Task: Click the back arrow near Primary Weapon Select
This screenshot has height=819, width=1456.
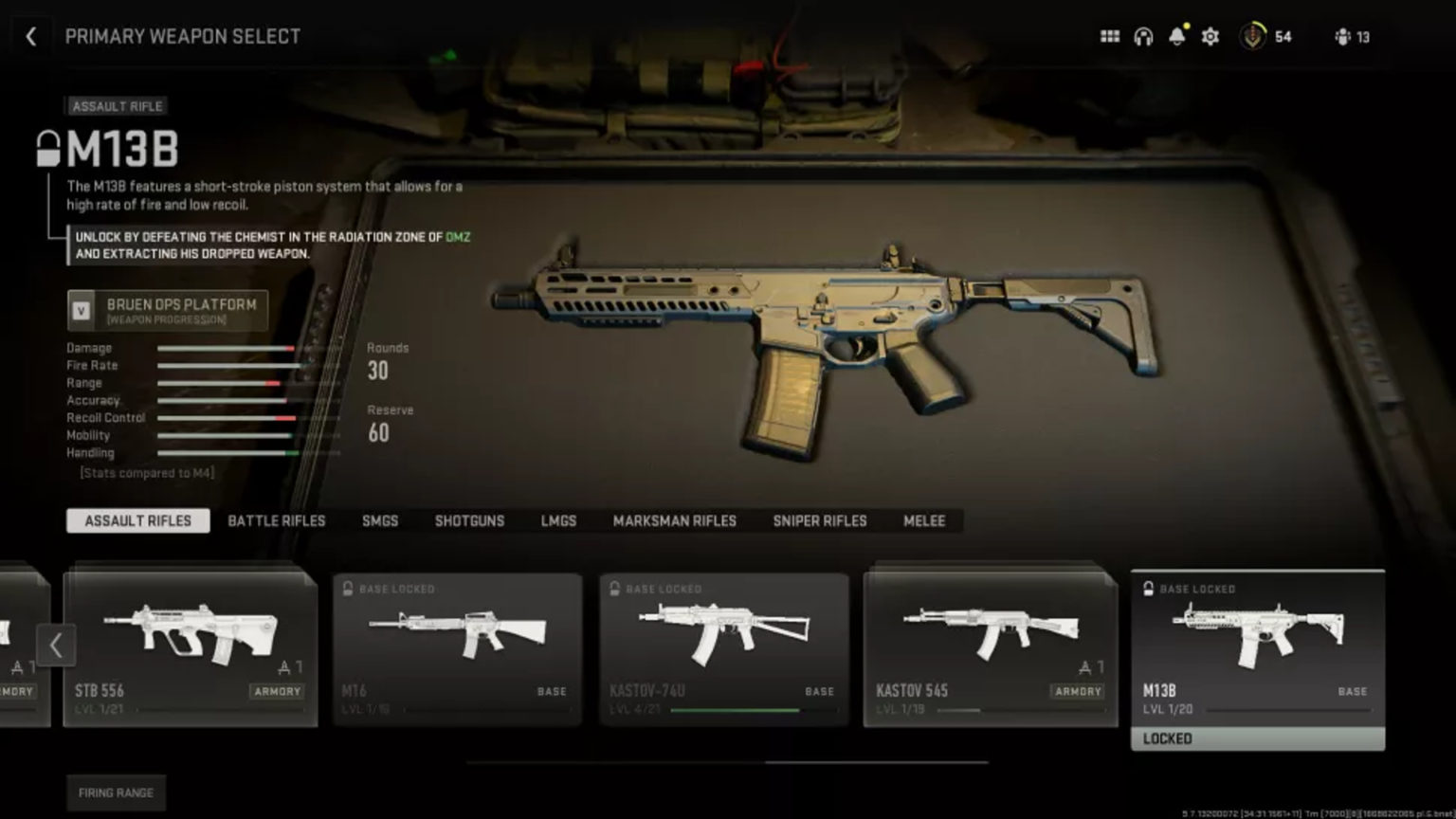Action: click(x=31, y=36)
